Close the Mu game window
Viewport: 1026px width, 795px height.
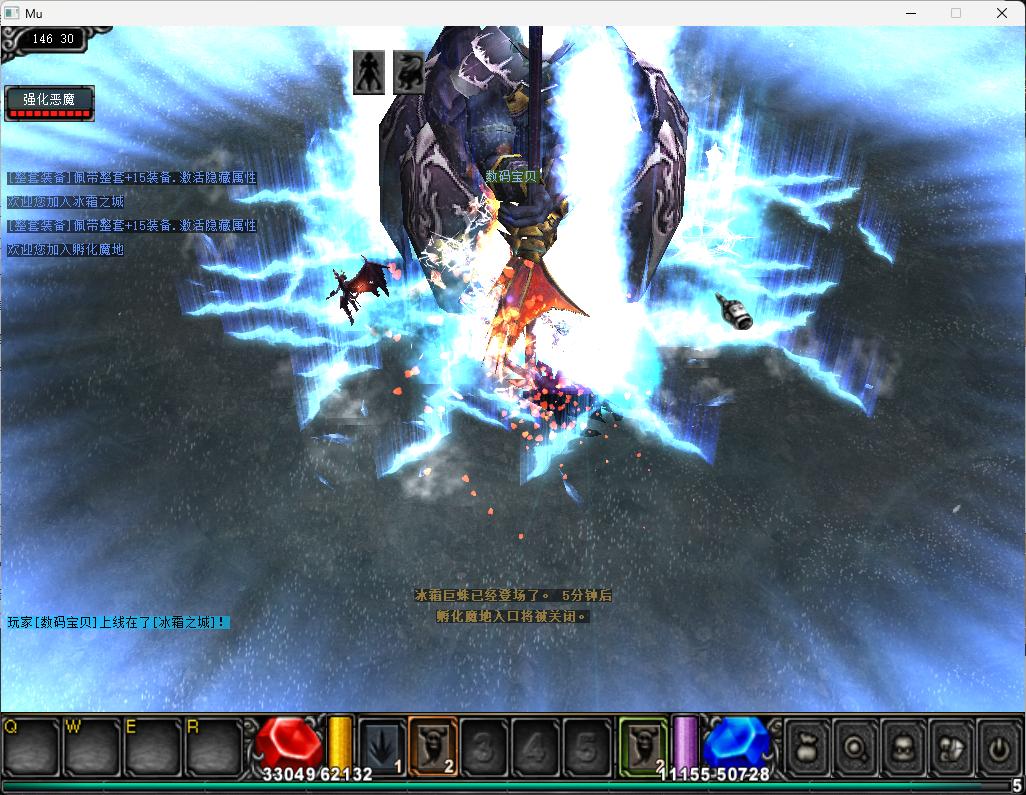[x=1002, y=13]
